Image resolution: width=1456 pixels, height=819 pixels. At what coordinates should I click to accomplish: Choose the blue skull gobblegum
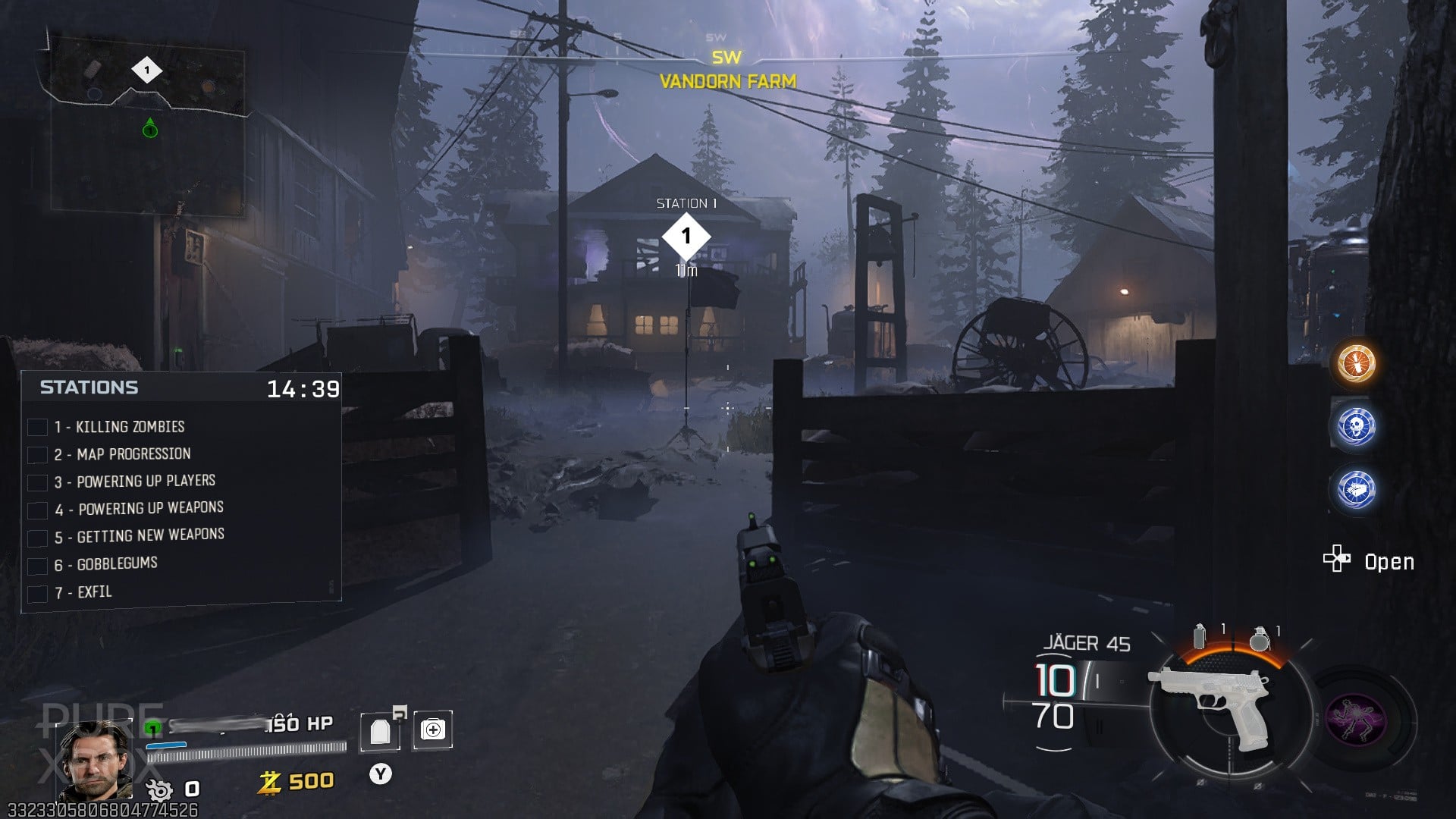[1356, 426]
